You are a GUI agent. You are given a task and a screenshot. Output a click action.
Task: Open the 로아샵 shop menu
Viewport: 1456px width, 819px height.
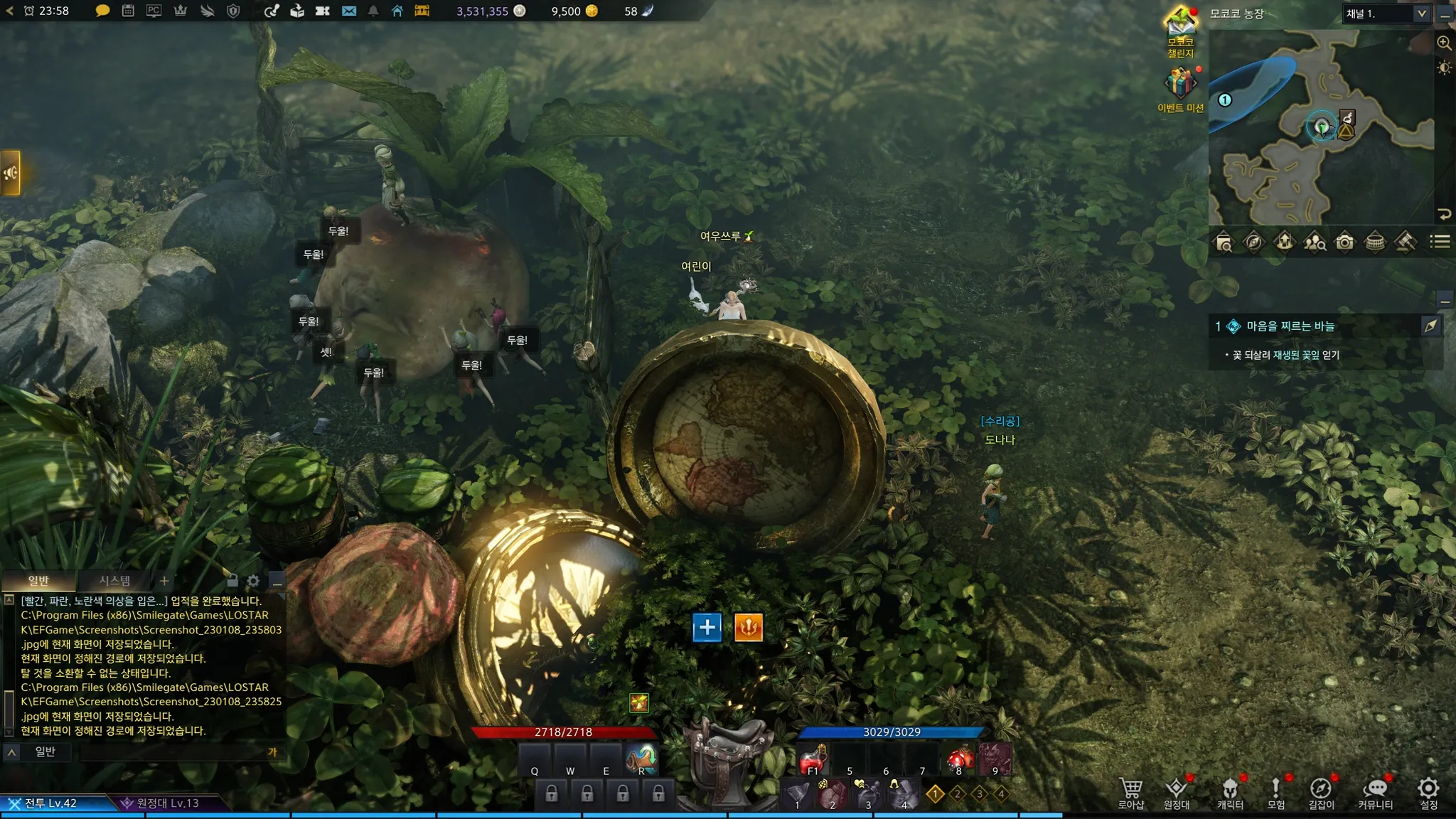1131,793
